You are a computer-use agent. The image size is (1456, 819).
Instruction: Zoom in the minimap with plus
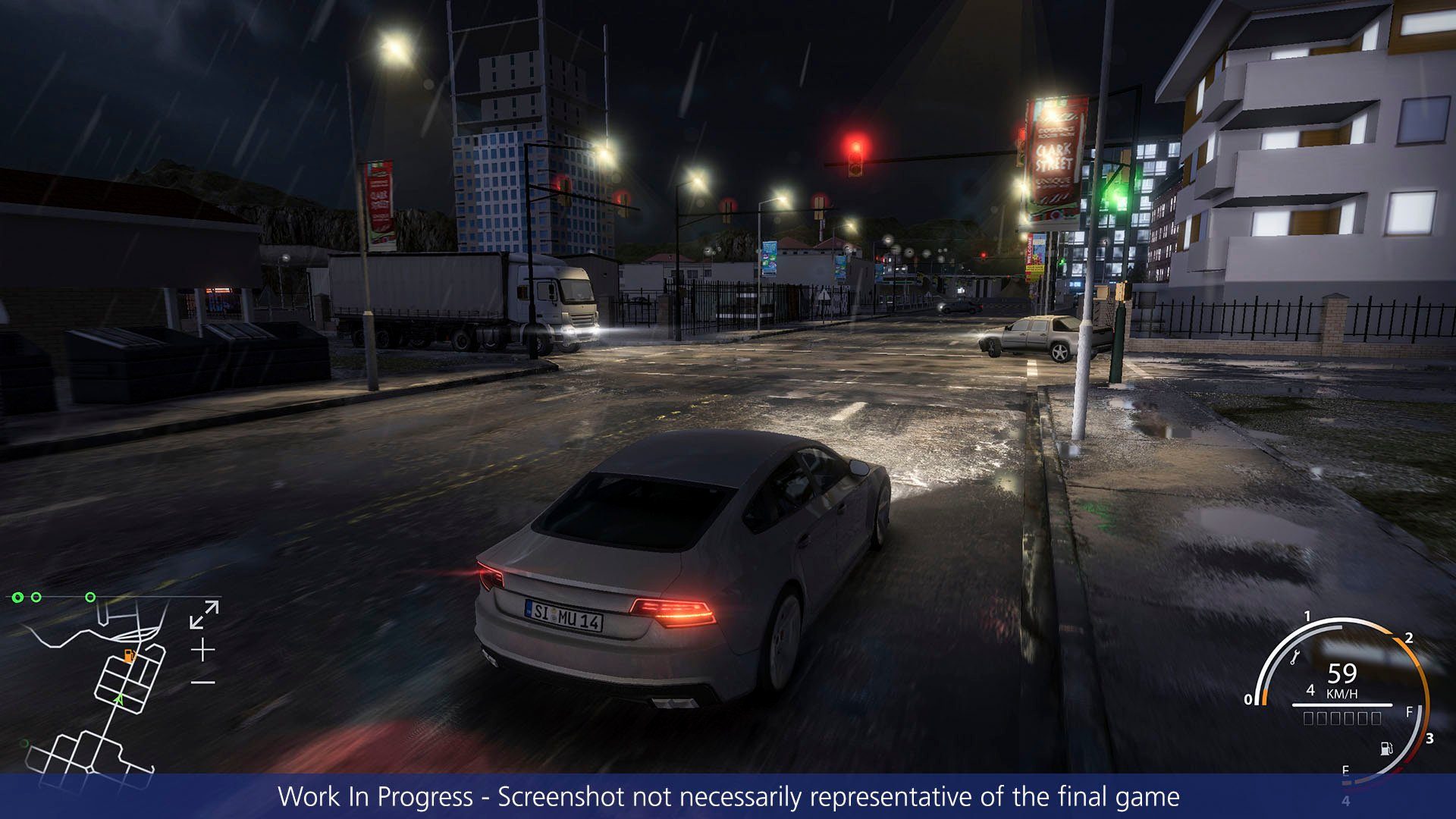(202, 650)
